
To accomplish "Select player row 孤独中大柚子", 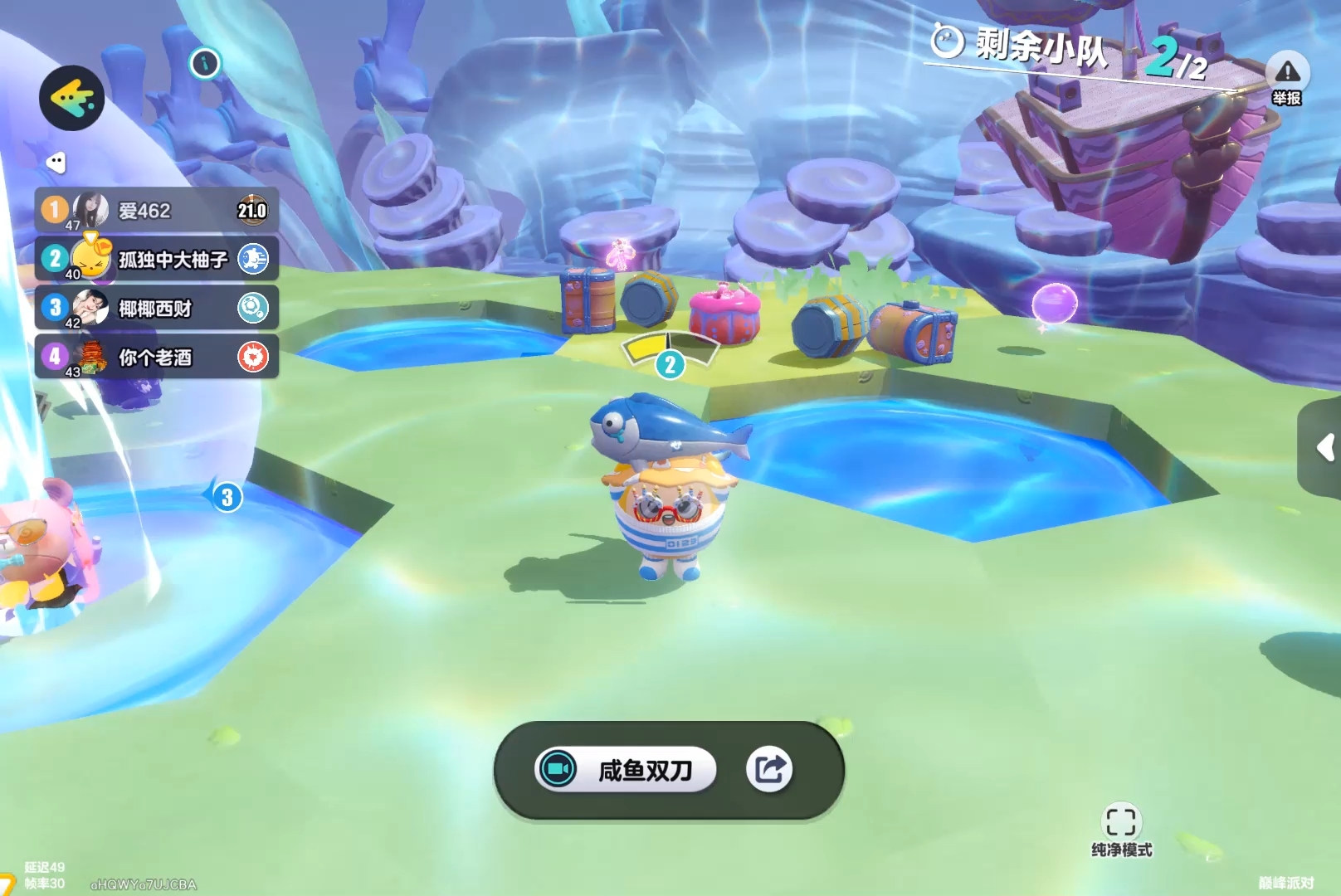I will coord(156,259).
